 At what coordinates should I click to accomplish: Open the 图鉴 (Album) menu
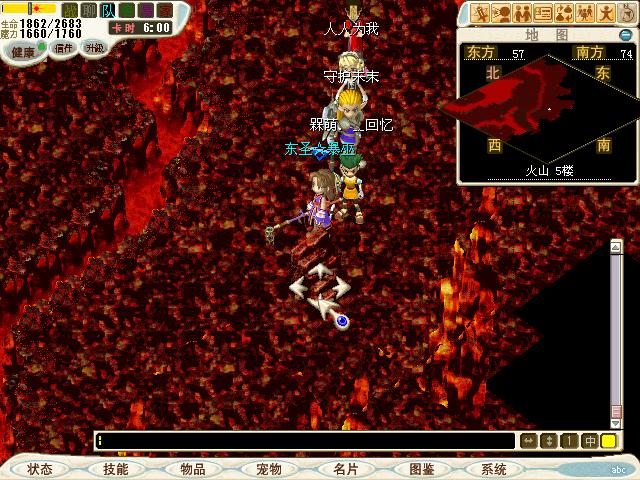click(x=421, y=468)
